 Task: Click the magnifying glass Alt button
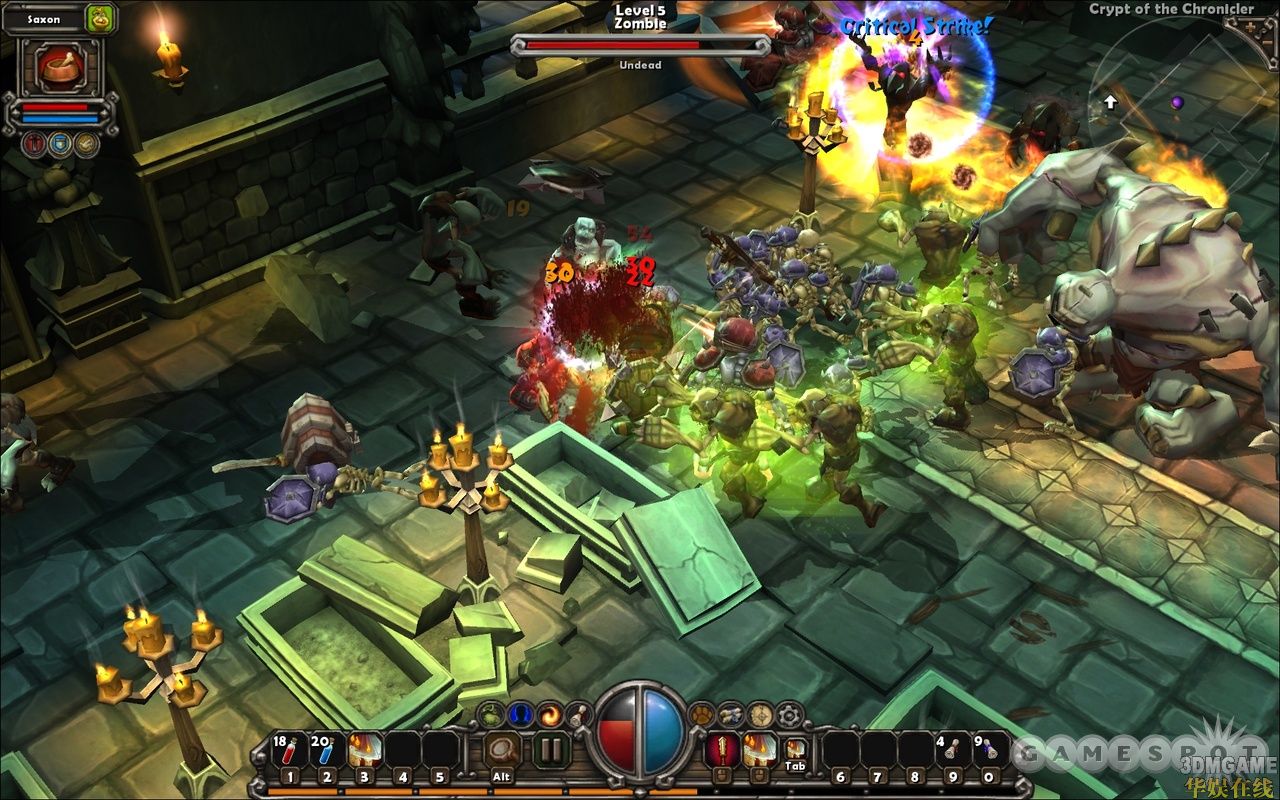(502, 750)
